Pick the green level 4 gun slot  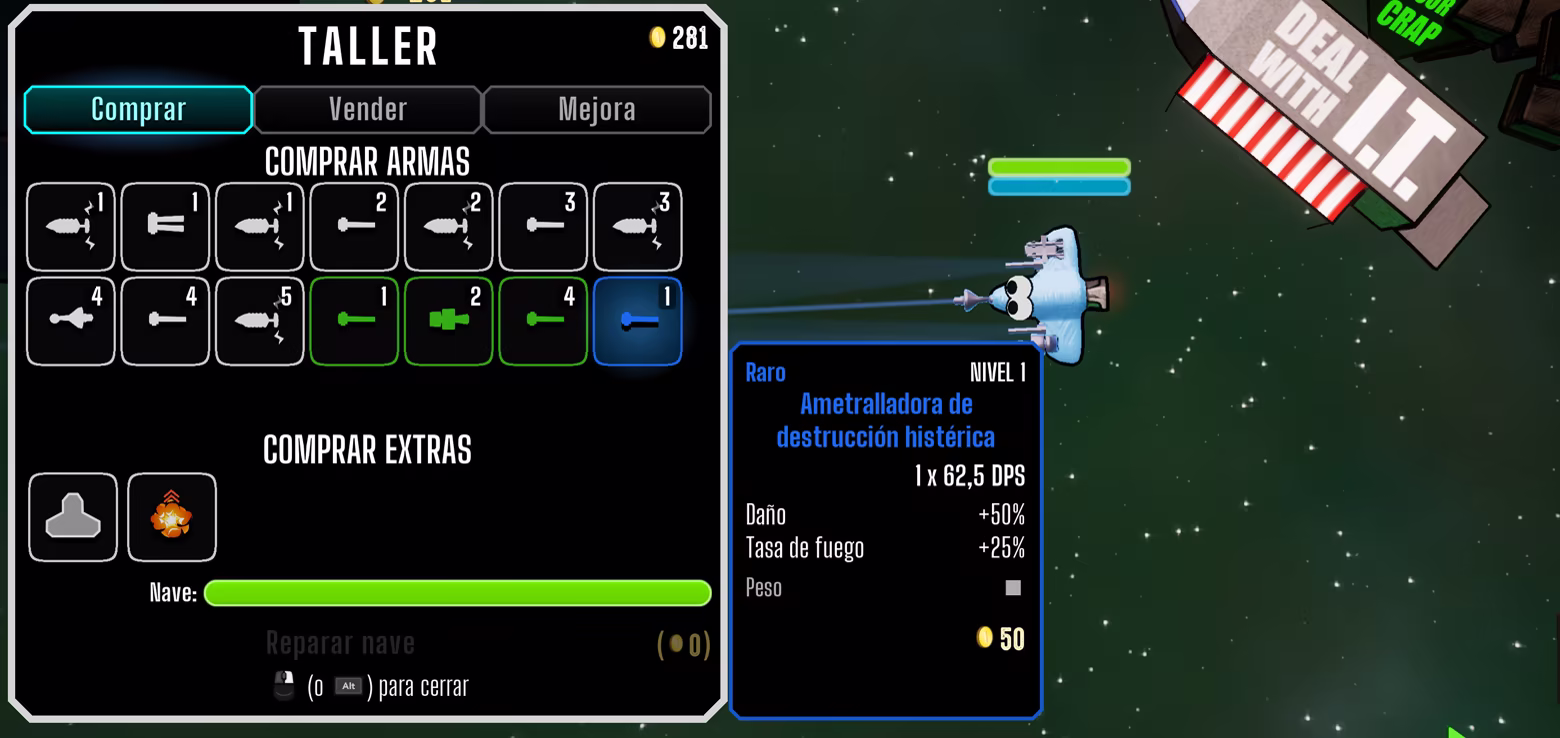click(543, 321)
